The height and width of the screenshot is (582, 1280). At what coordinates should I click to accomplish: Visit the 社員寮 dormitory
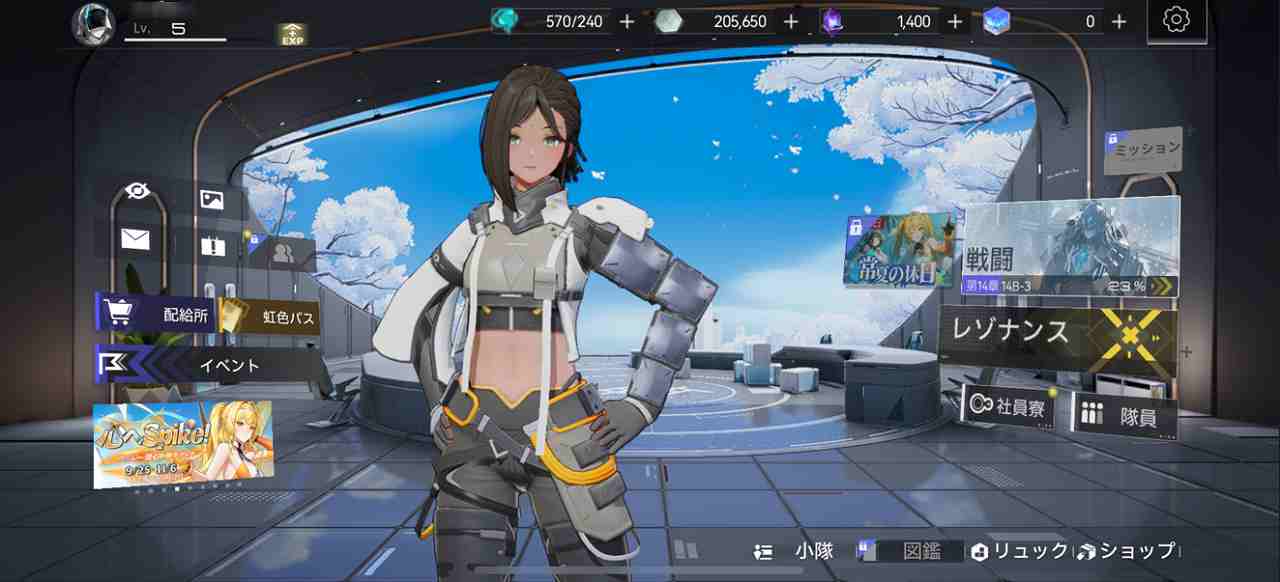coord(1008,408)
